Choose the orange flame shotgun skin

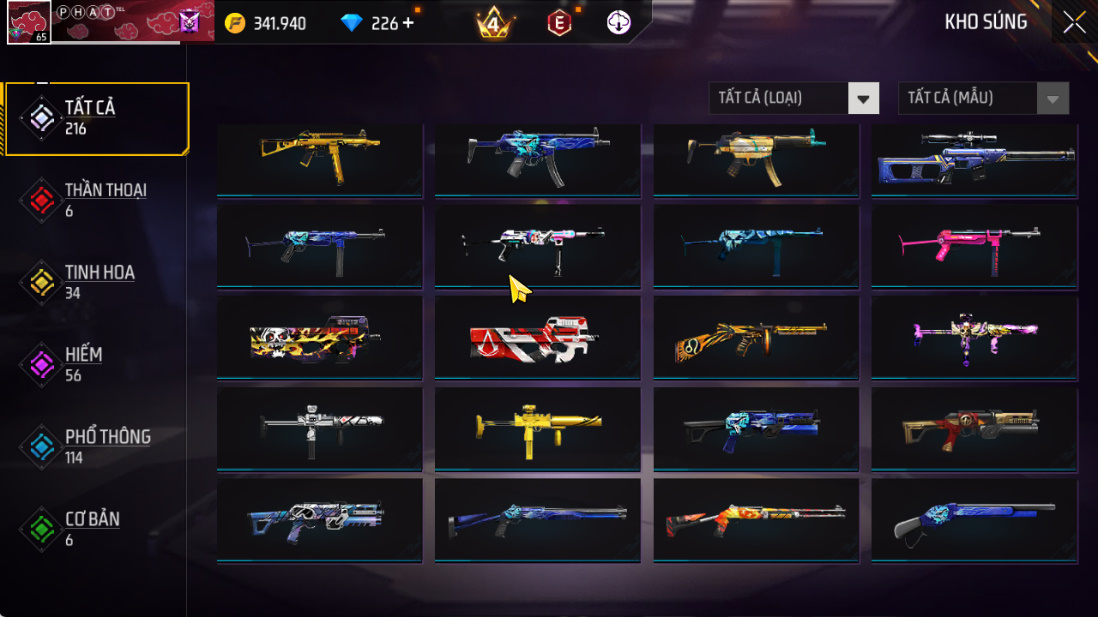tap(755, 520)
